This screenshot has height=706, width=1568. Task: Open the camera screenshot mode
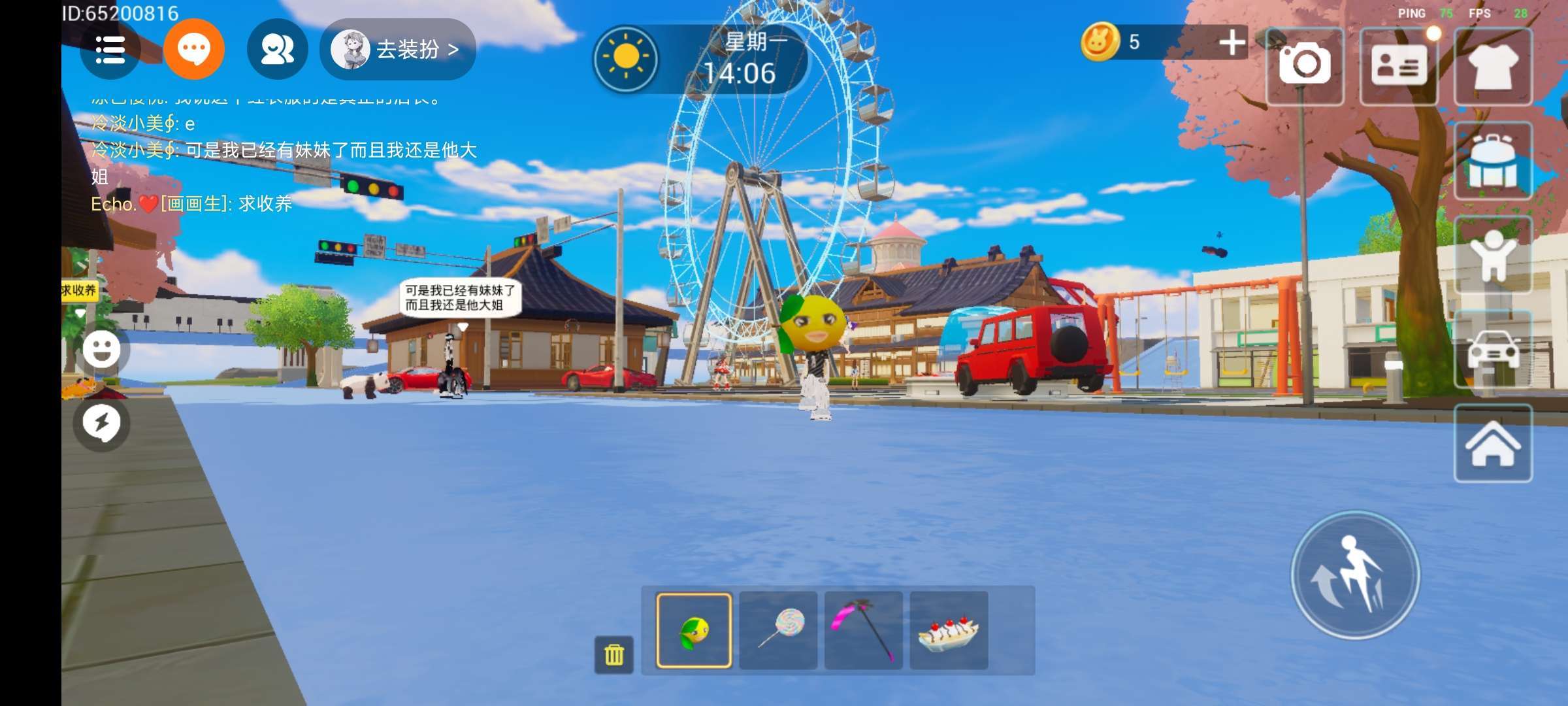1305,65
